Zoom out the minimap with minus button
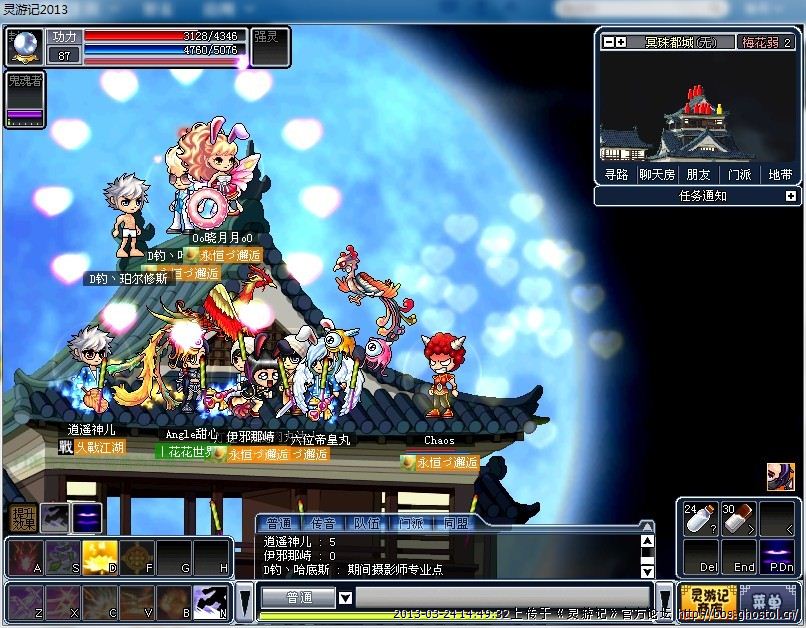 coord(608,42)
